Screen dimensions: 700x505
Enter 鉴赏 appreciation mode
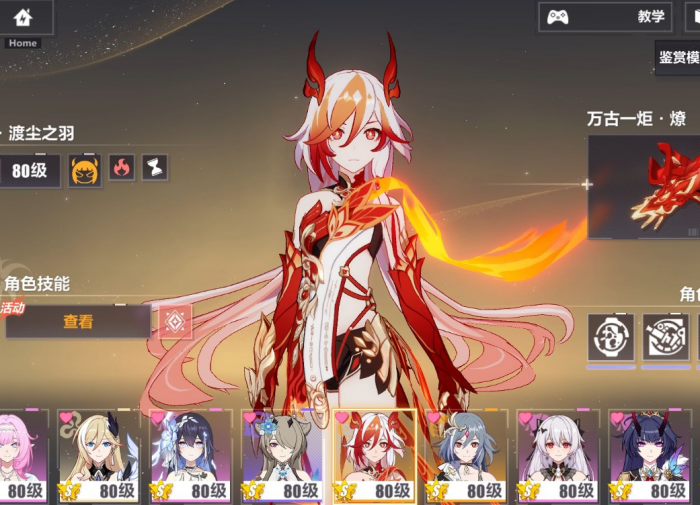point(677,57)
